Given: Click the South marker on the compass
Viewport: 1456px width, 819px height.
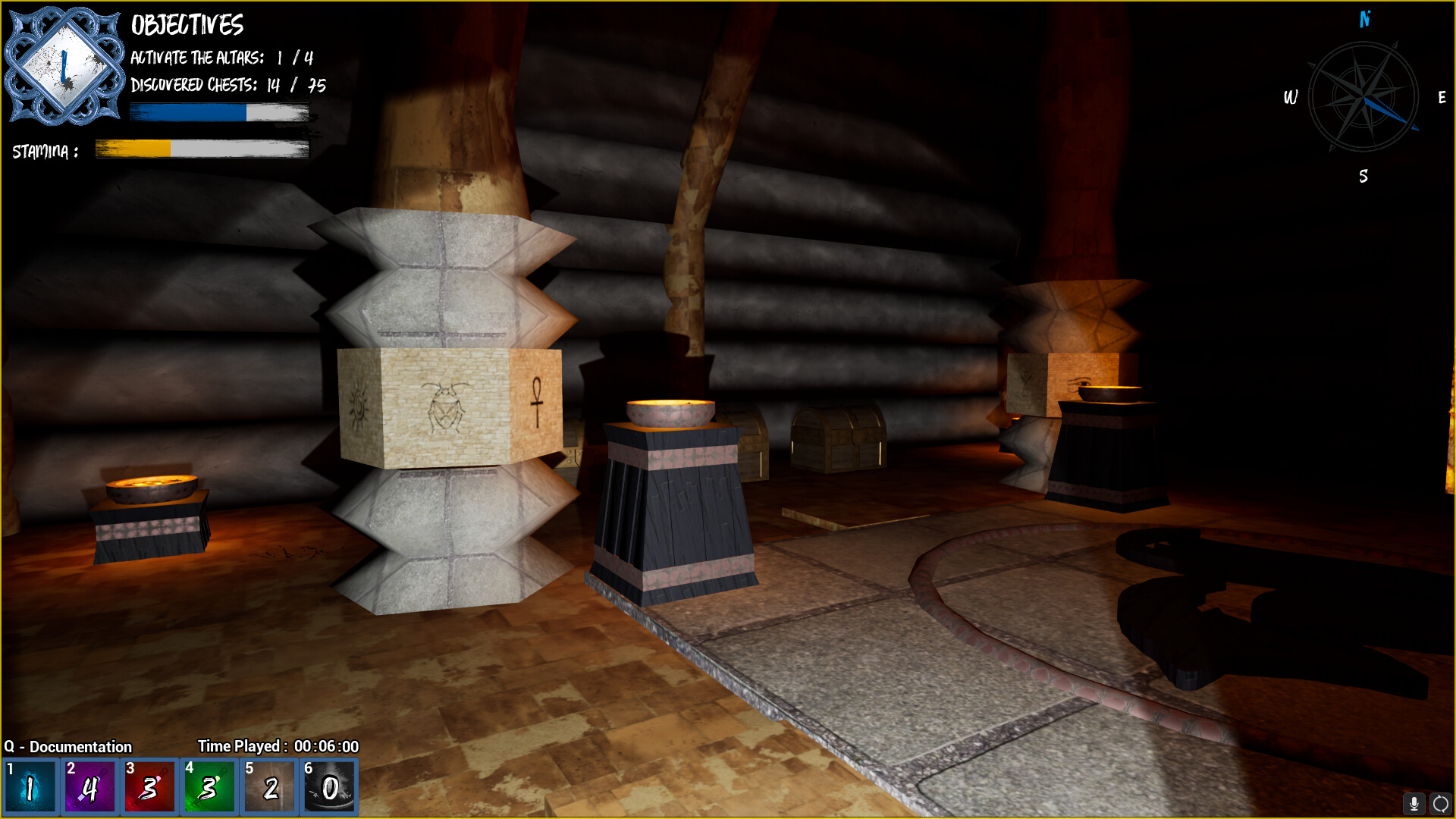Looking at the screenshot, I should pyautogui.click(x=1364, y=177).
